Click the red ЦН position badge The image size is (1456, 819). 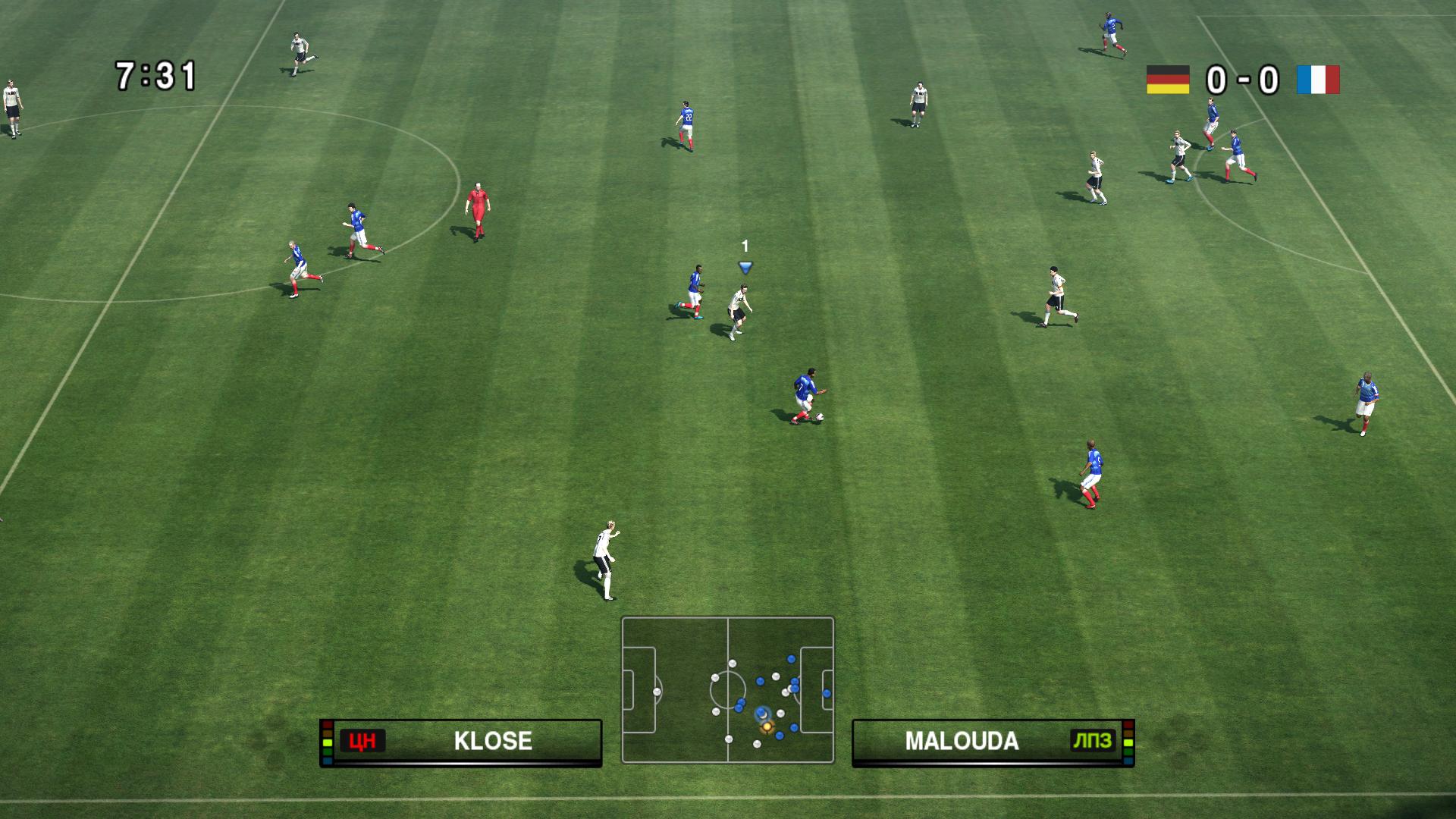pyautogui.click(x=362, y=741)
